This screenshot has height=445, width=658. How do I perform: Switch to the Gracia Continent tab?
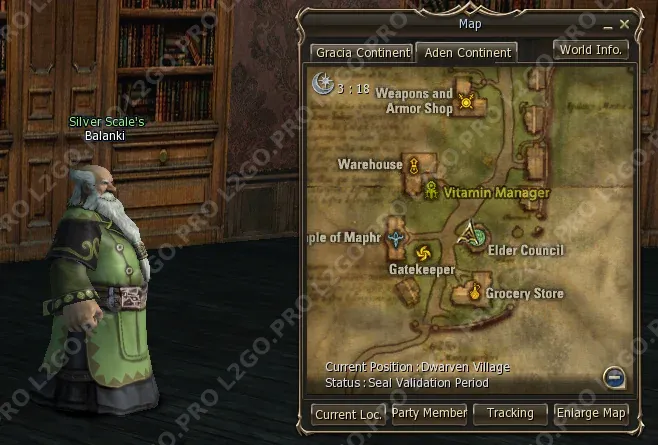361,52
